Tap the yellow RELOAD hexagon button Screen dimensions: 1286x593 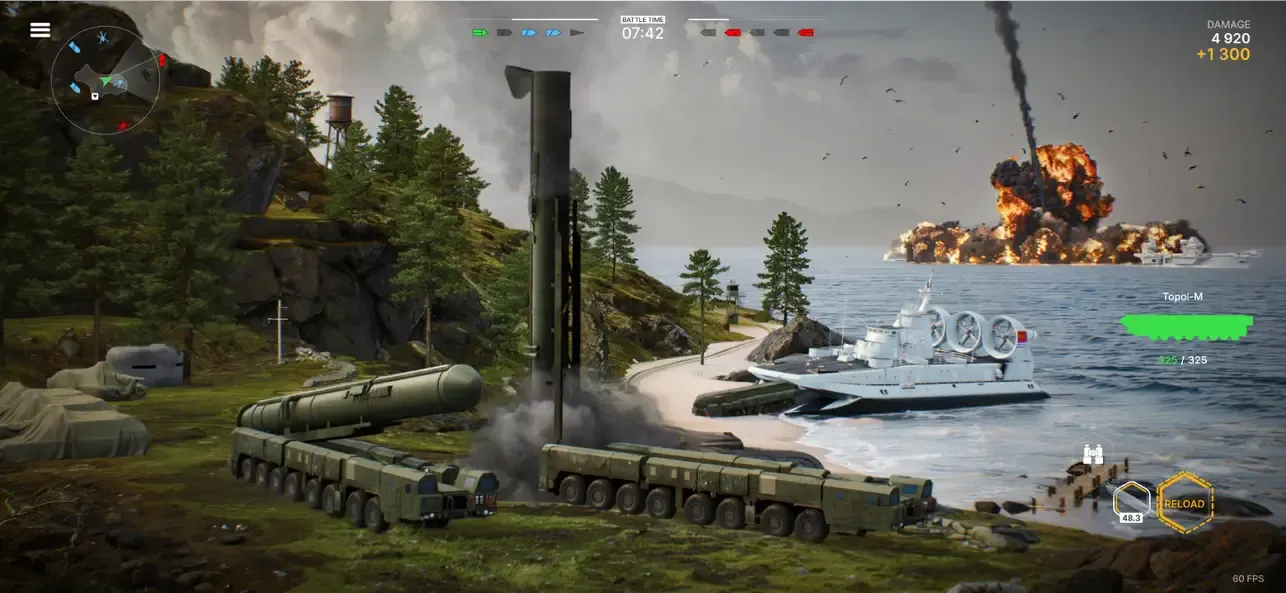(x=1185, y=503)
